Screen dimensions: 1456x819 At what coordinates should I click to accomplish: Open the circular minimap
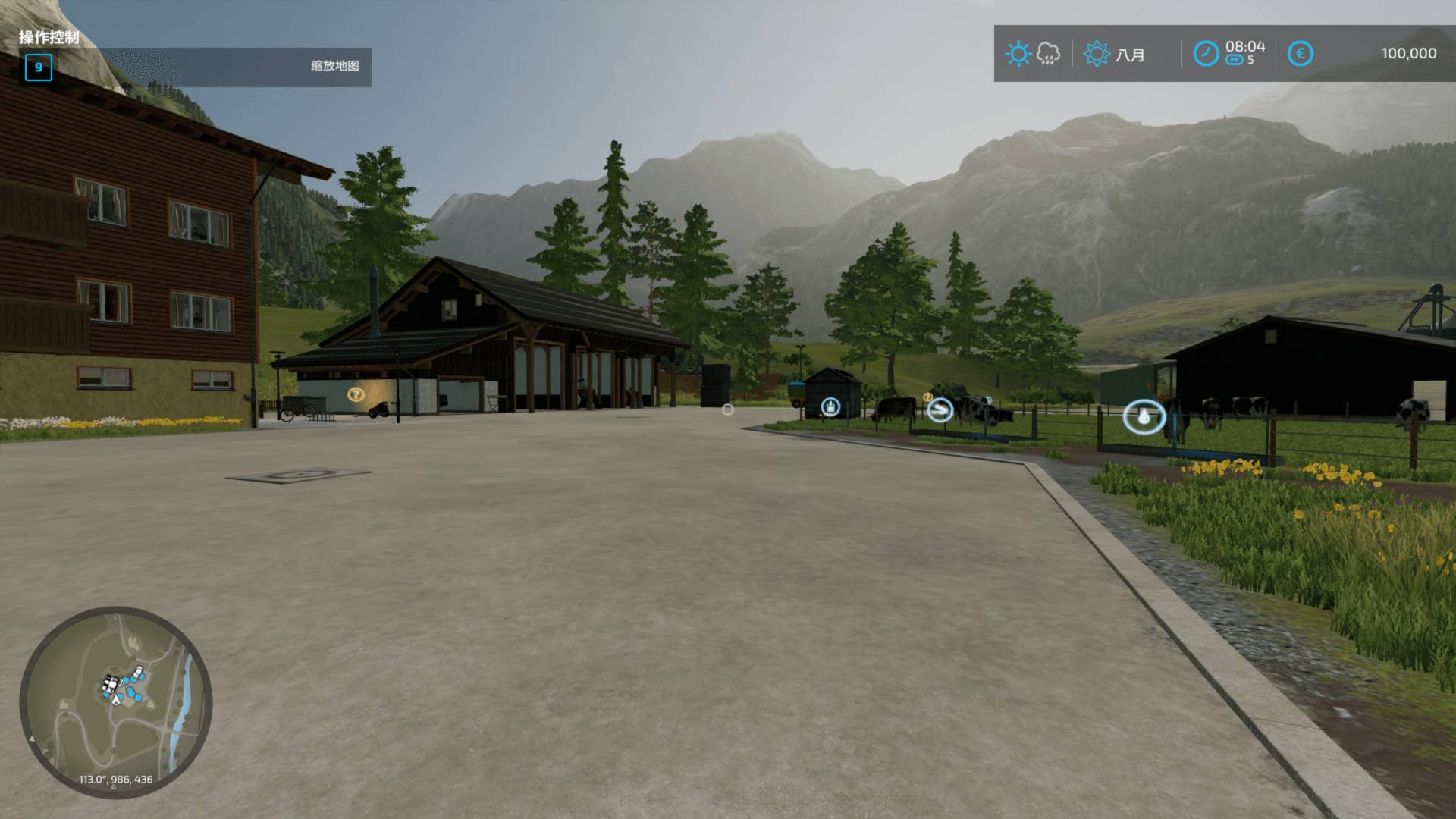tap(116, 702)
